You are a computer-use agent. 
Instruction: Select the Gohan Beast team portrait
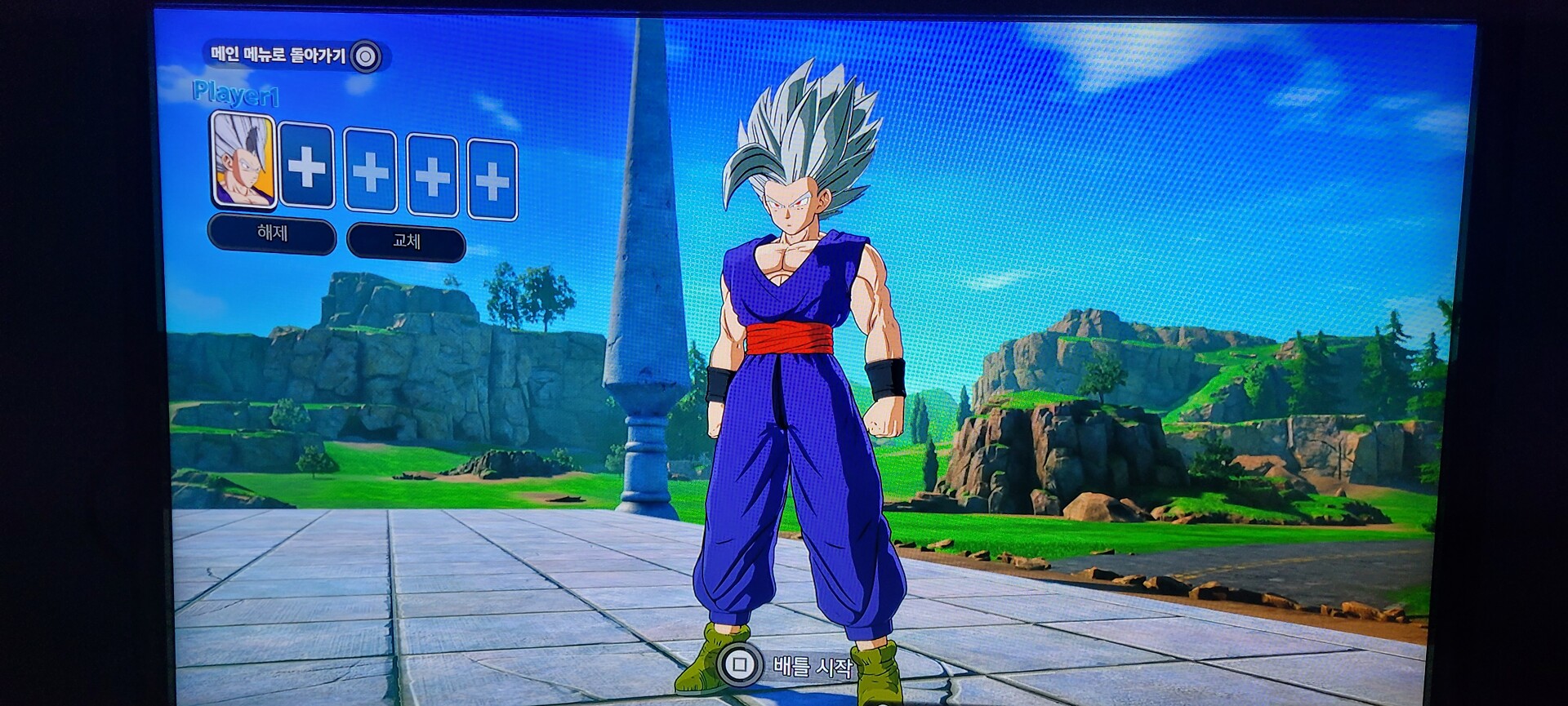[x=243, y=161]
